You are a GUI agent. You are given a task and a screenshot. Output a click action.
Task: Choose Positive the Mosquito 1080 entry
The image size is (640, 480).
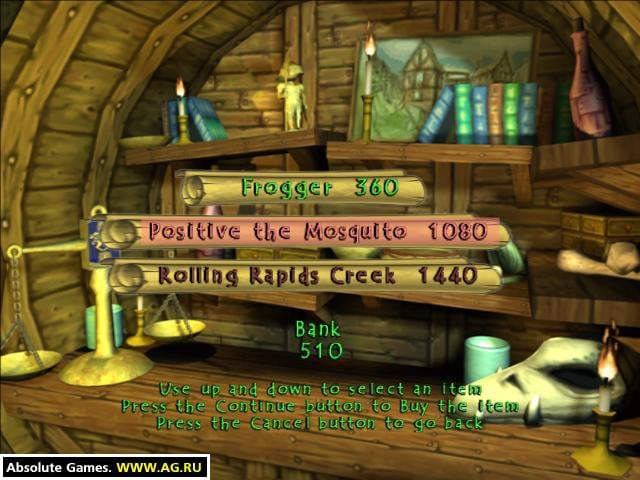pos(317,232)
